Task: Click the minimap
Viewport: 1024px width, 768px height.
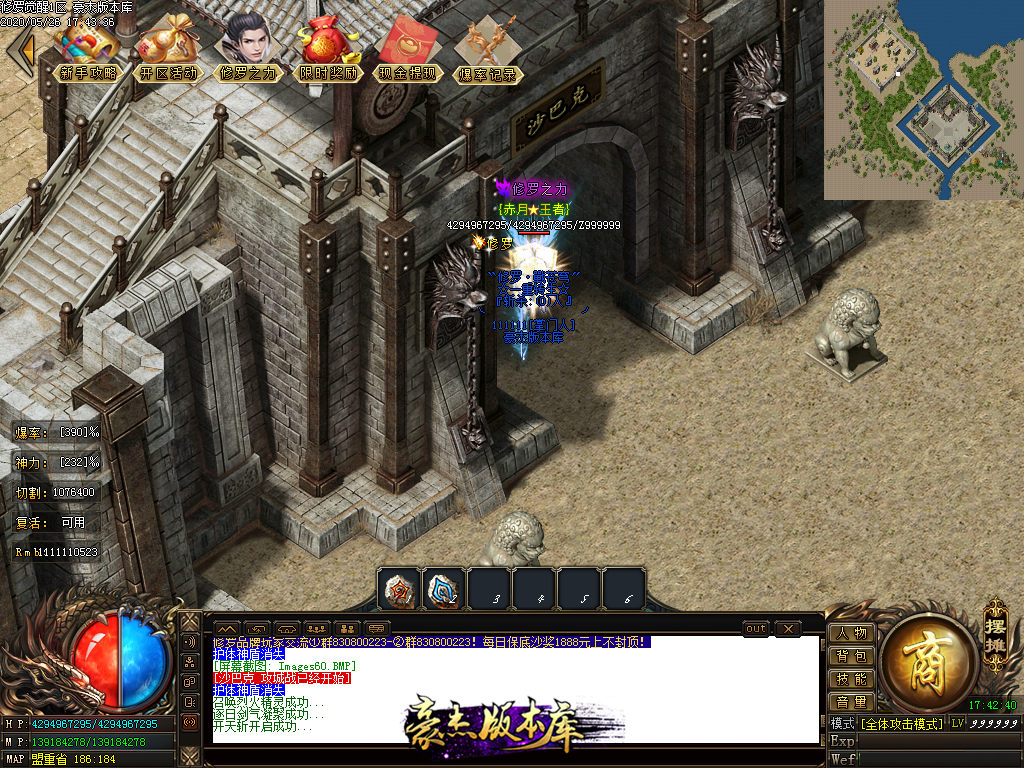Action: tap(923, 99)
